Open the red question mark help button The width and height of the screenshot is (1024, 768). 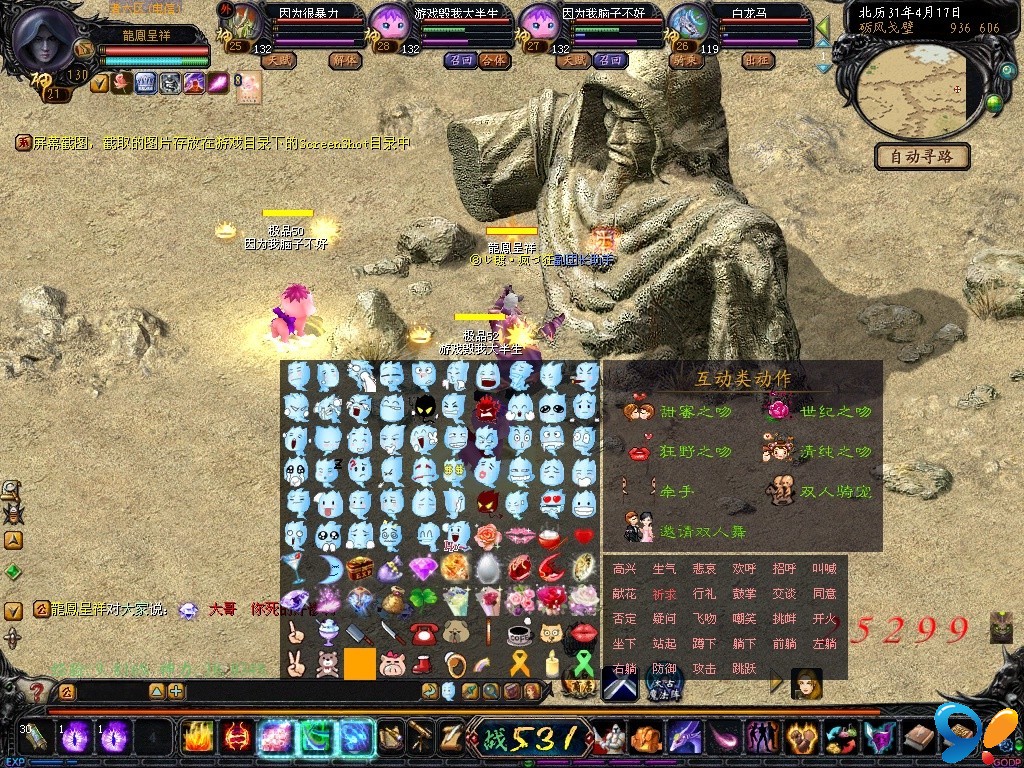click(37, 691)
